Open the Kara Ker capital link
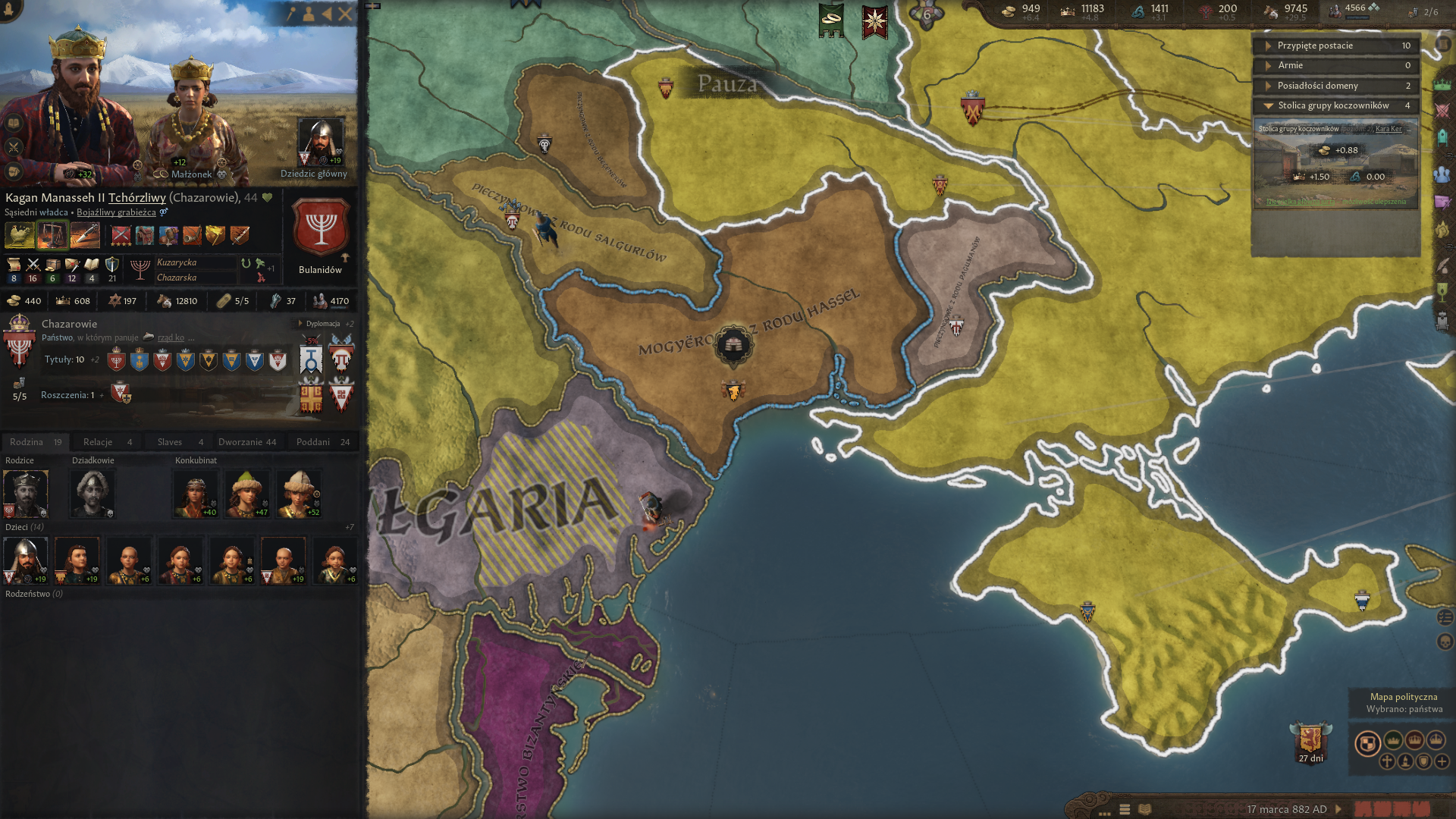This screenshot has width=1456, height=819. click(x=1389, y=129)
